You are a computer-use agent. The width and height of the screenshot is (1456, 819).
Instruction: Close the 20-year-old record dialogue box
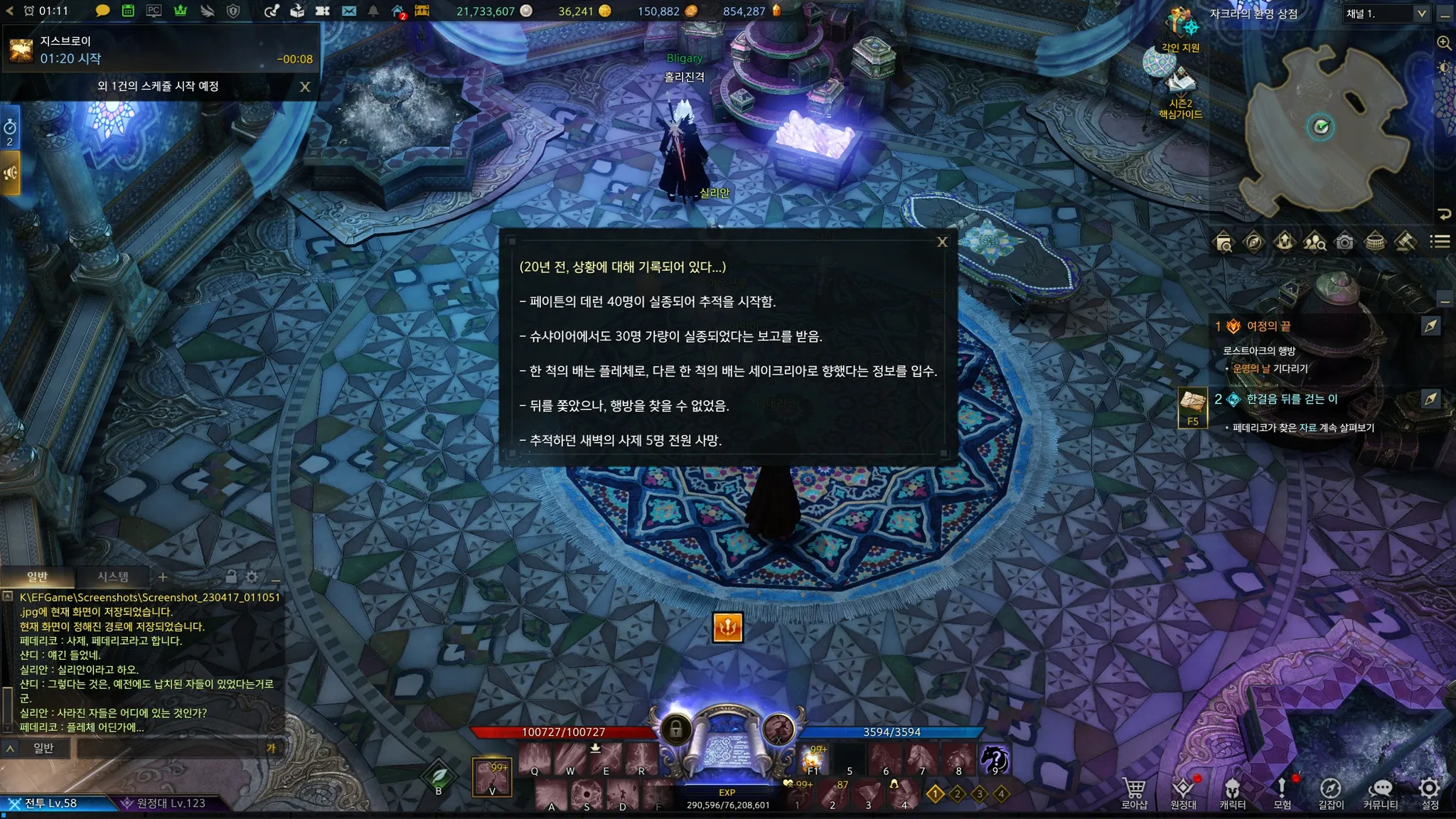point(942,242)
